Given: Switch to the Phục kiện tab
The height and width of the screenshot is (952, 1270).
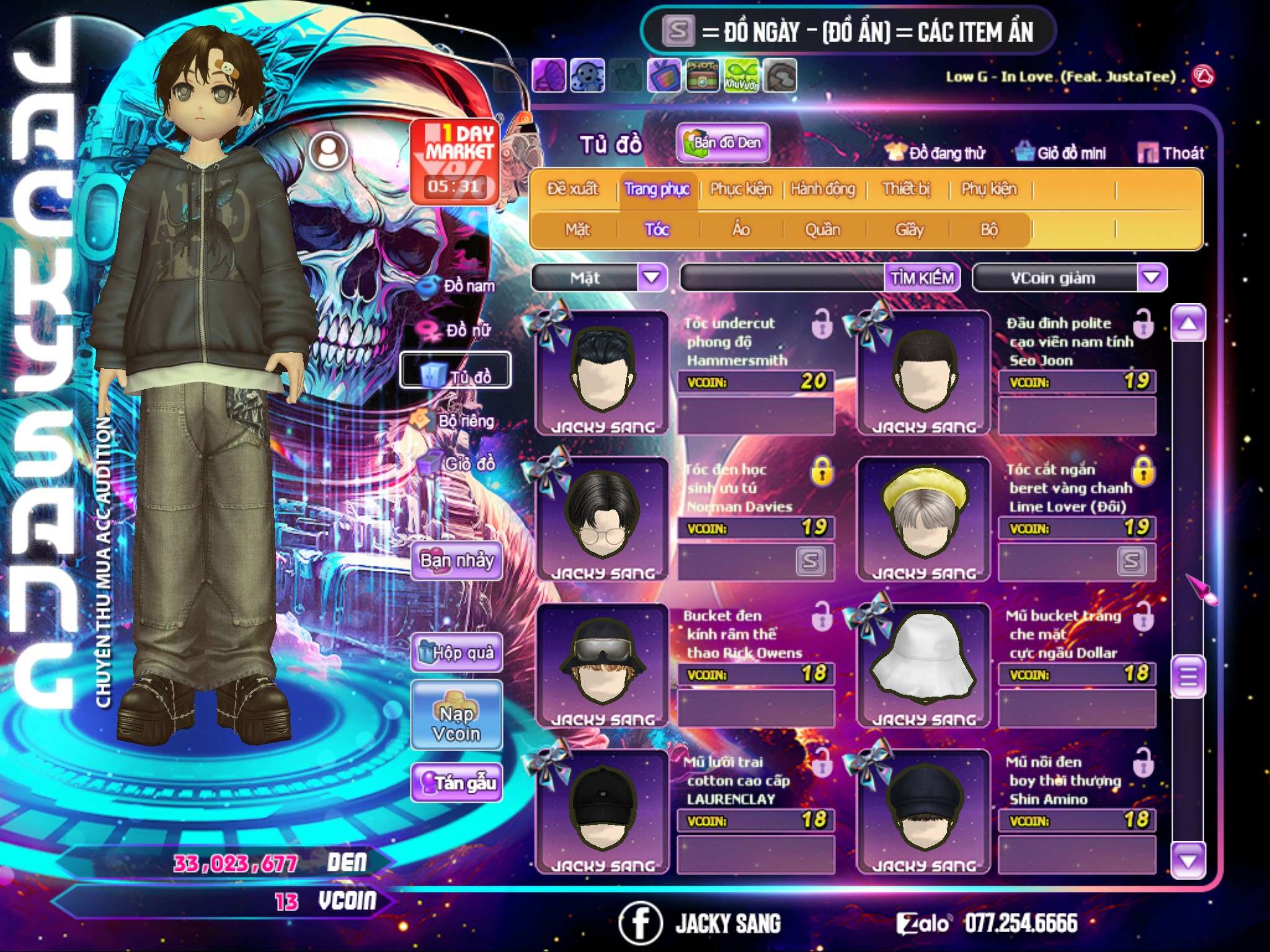Looking at the screenshot, I should pos(740,188).
